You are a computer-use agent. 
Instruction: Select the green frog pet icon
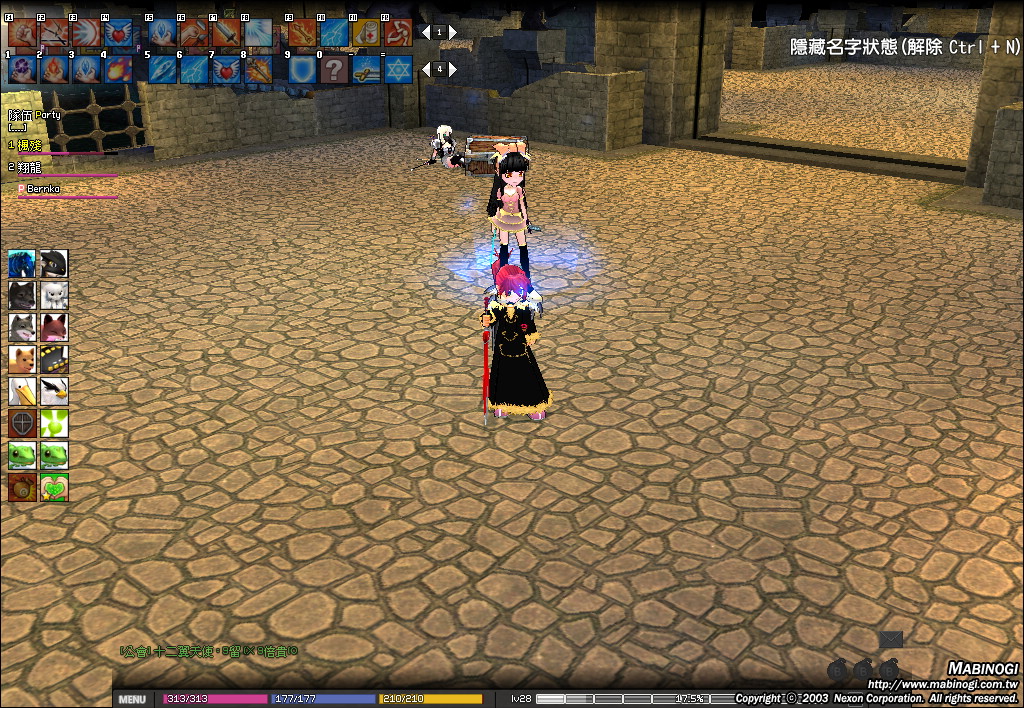tap(22, 455)
